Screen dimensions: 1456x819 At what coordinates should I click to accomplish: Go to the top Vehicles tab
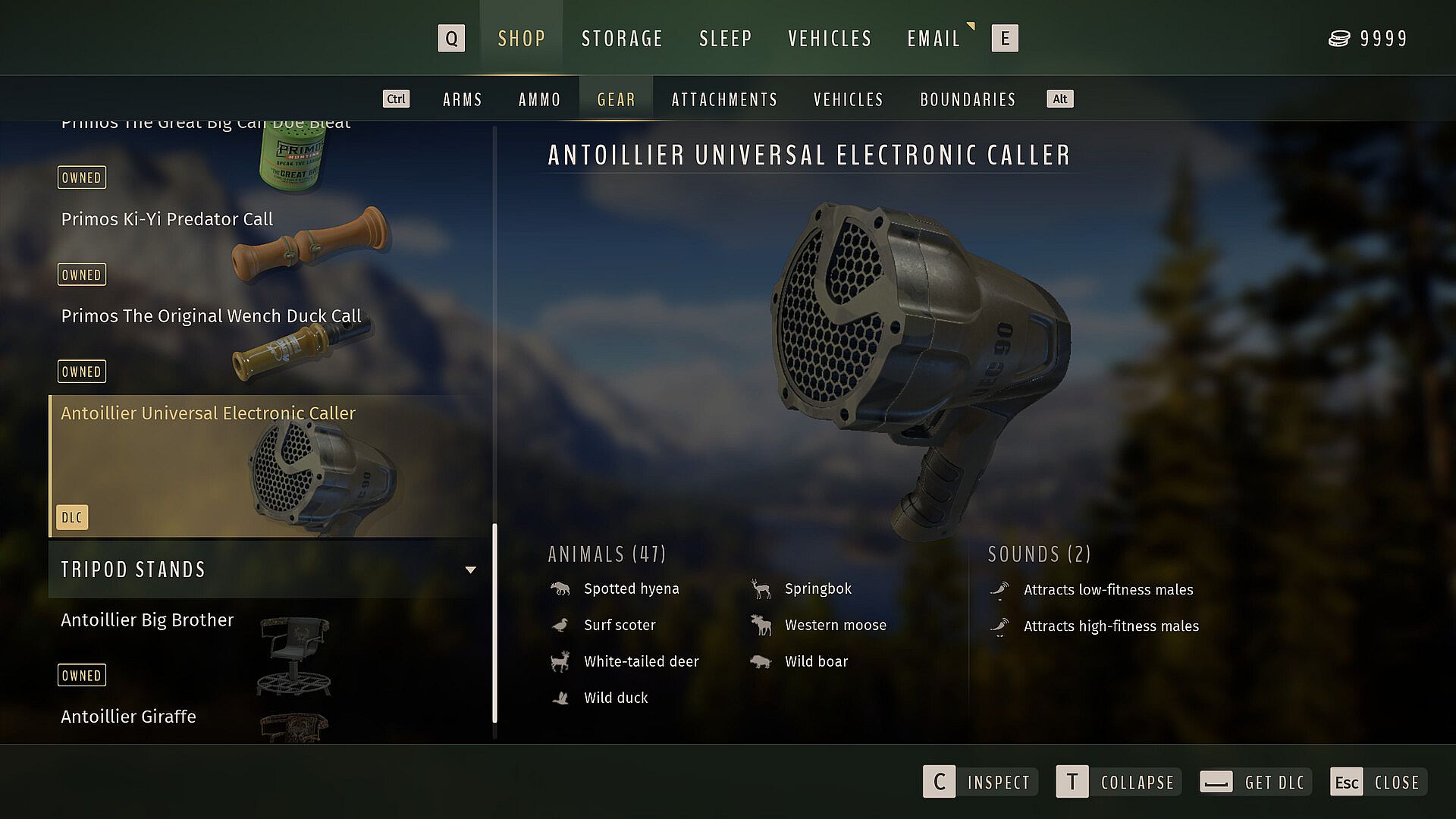coord(830,39)
